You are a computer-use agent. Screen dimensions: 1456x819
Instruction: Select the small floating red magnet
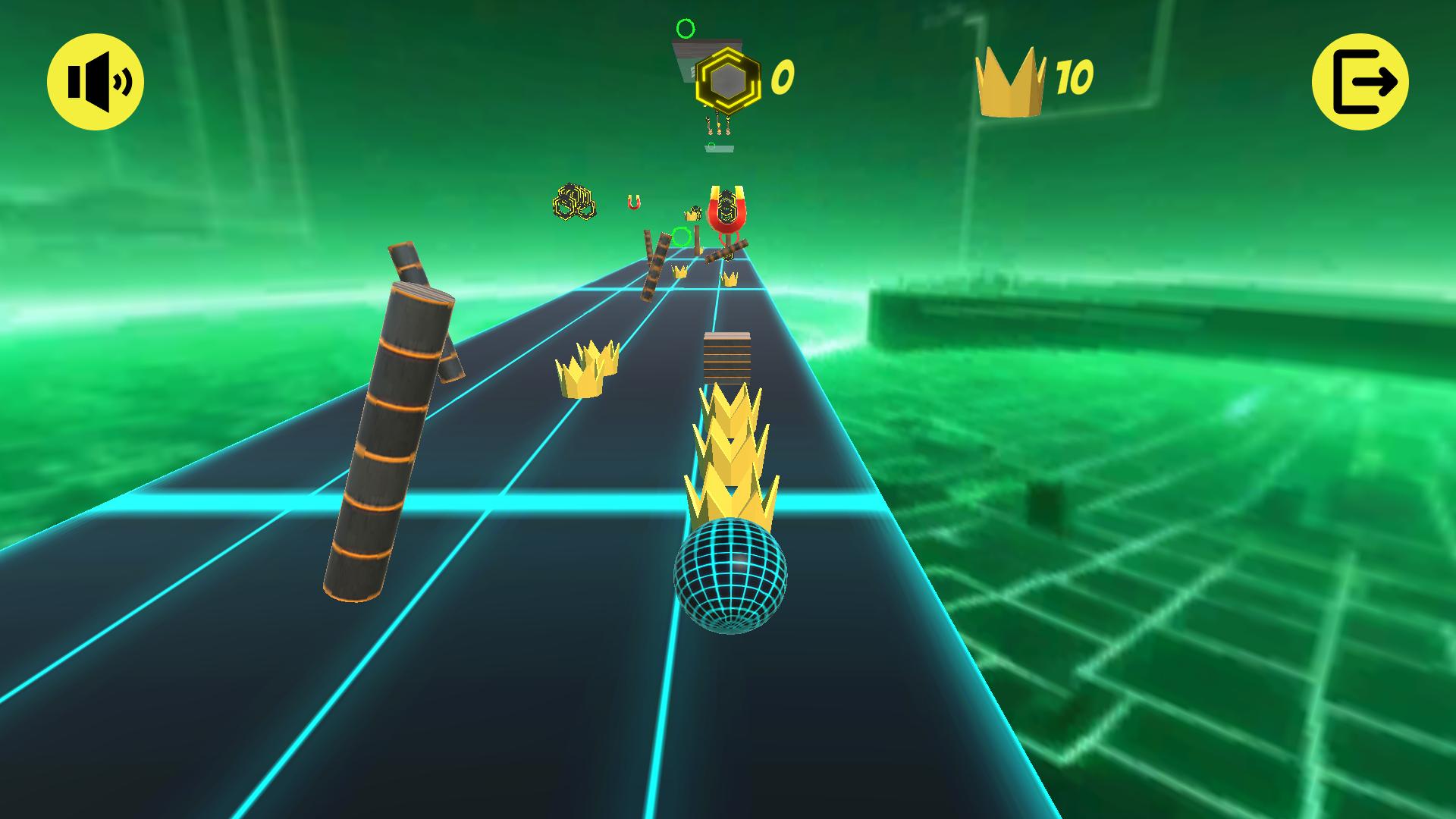pos(635,201)
